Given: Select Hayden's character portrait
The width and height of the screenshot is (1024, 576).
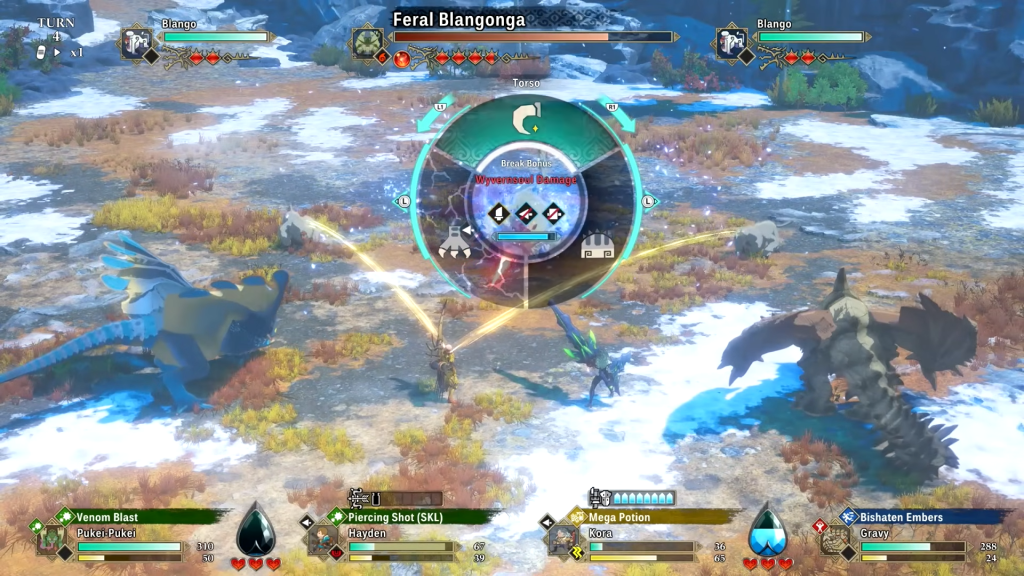Looking at the screenshot, I should click(x=321, y=540).
